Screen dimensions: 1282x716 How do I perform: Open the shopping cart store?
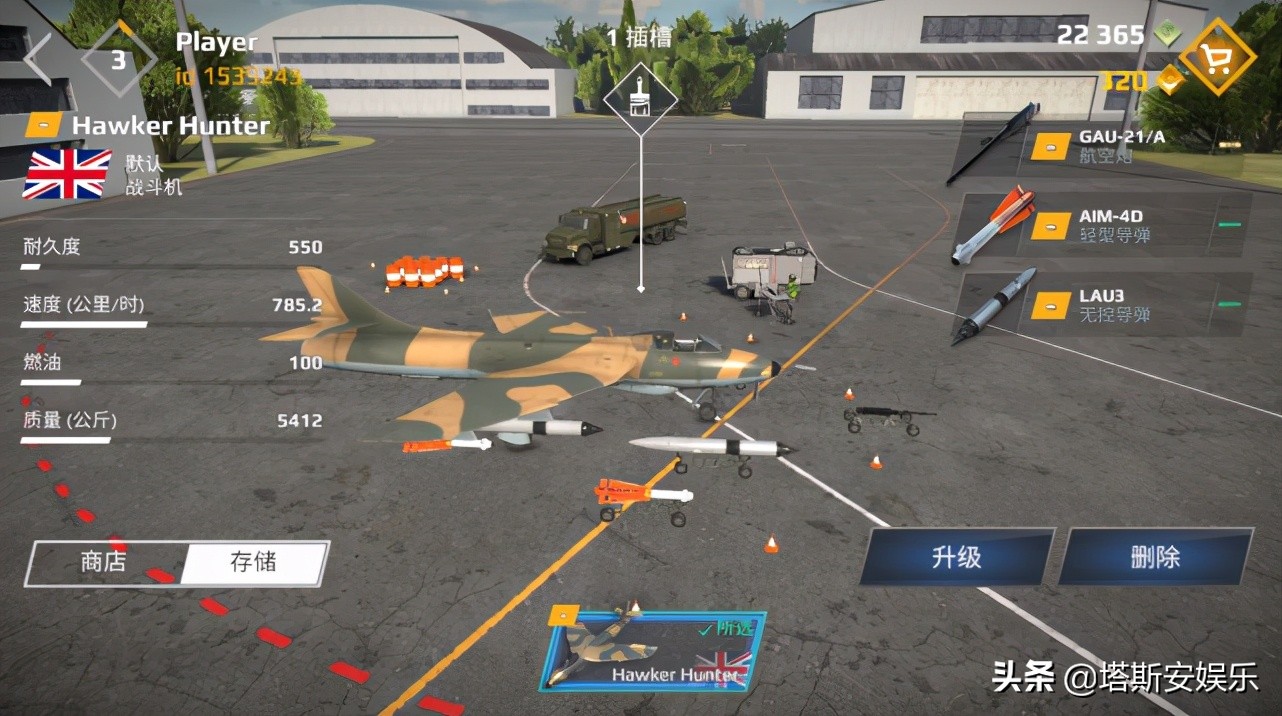(1217, 60)
